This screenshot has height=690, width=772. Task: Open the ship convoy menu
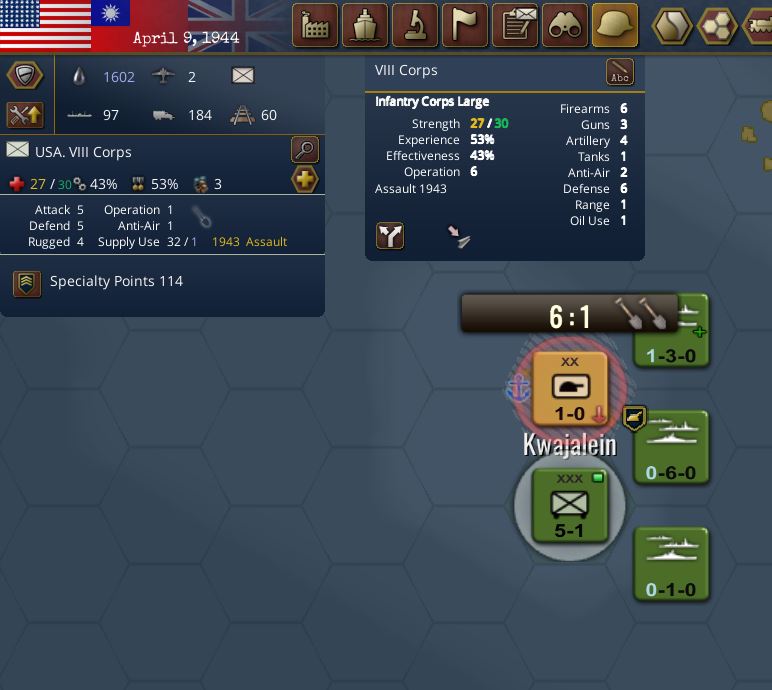point(365,26)
